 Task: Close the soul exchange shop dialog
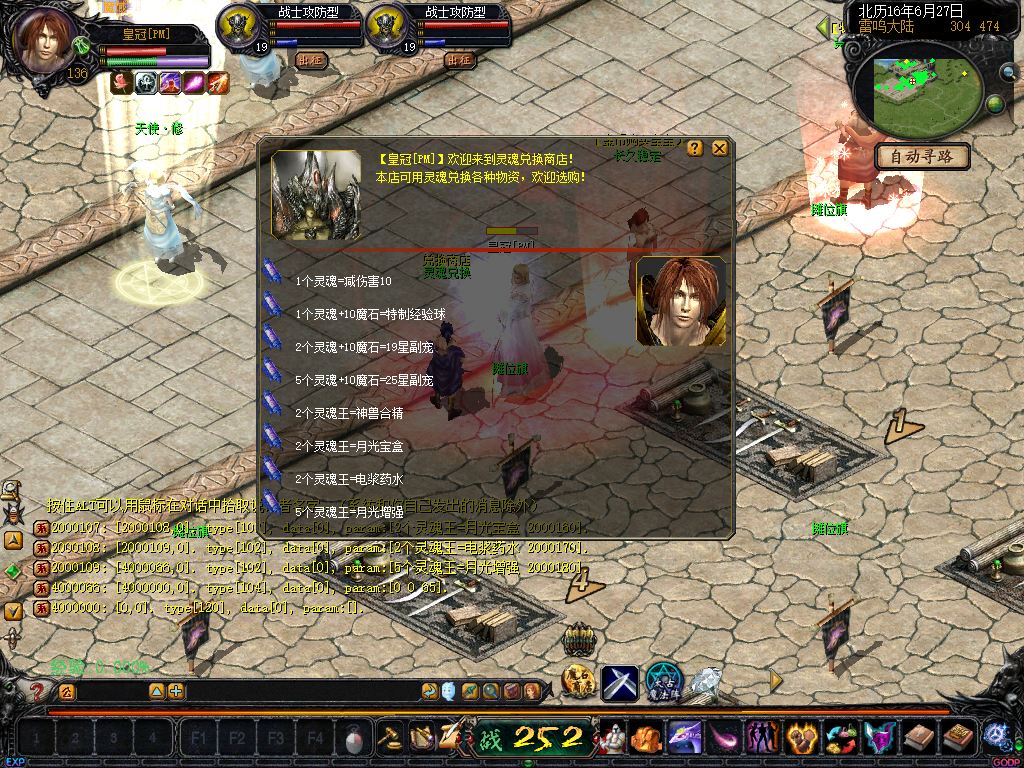(720, 148)
